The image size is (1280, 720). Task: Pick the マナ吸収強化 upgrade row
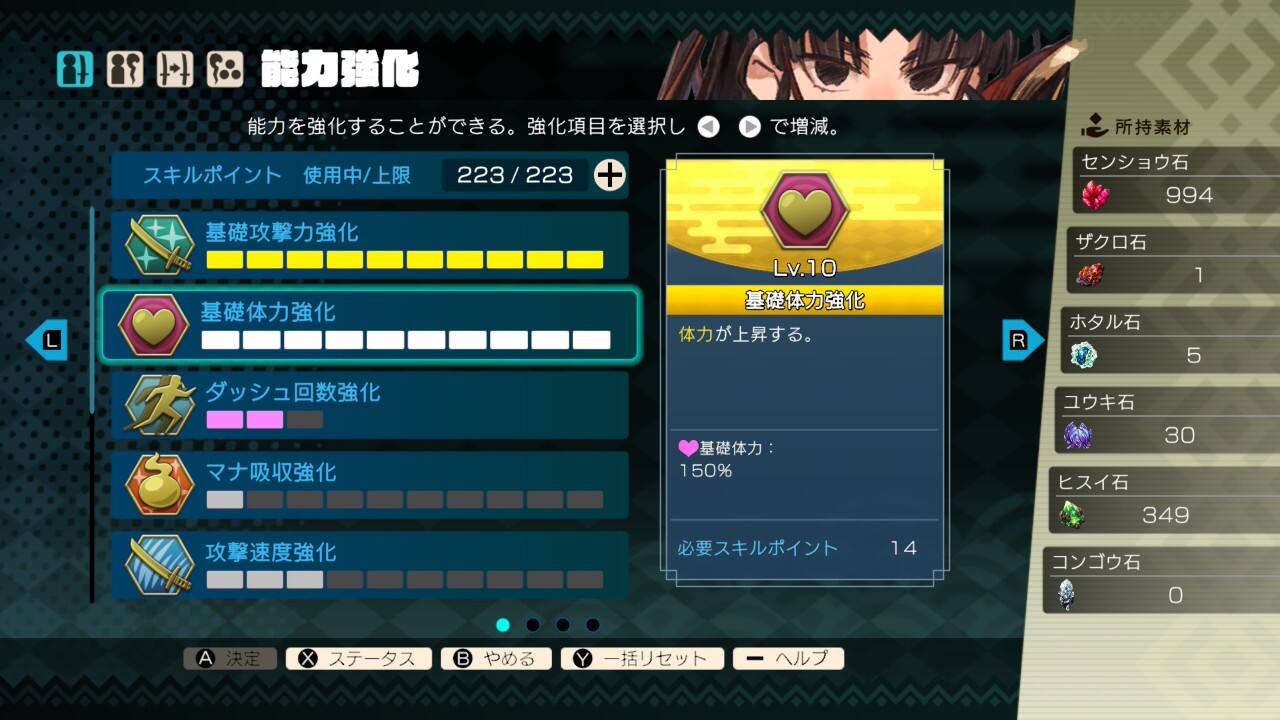point(370,485)
